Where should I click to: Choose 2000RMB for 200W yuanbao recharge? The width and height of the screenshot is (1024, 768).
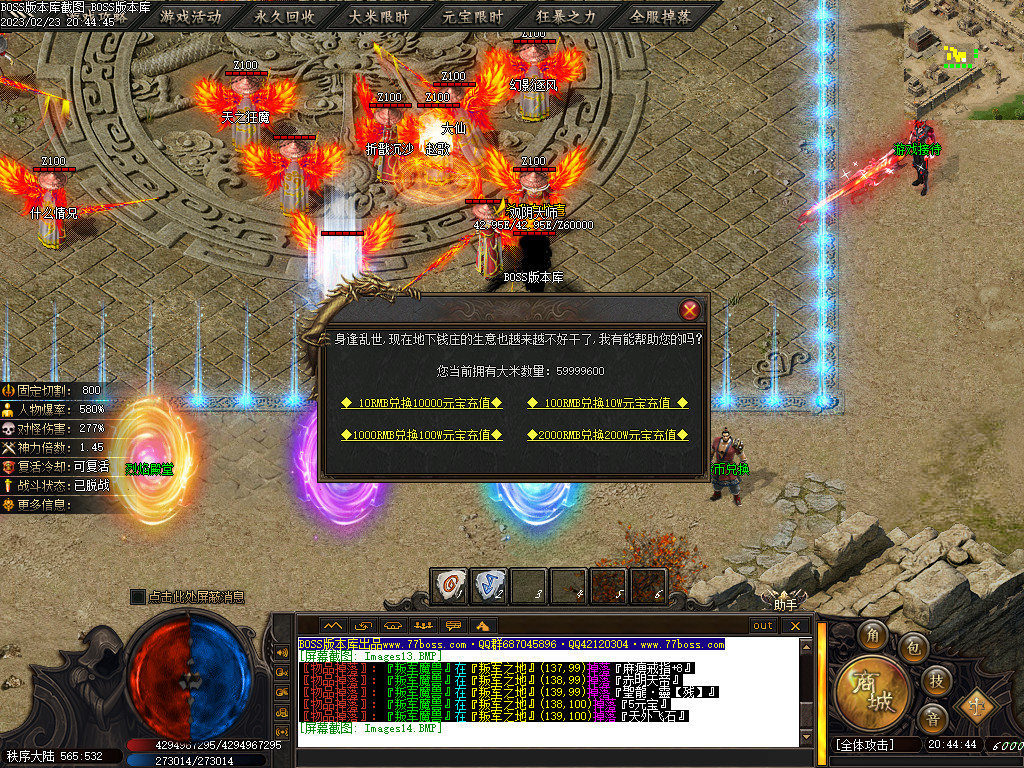click(608, 435)
